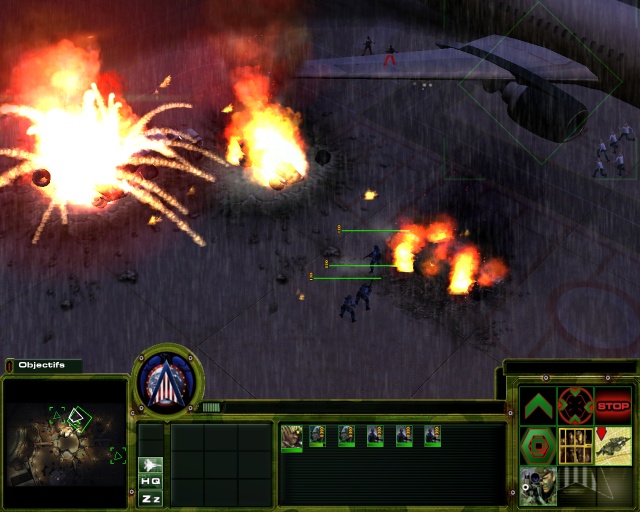640x512 pixels.
Task: Activate the green hexagon command
Action: point(538,445)
